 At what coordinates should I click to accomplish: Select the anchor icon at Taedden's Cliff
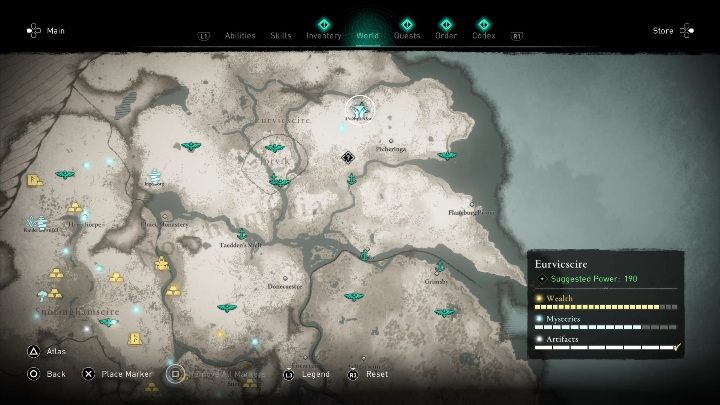(x=242, y=234)
